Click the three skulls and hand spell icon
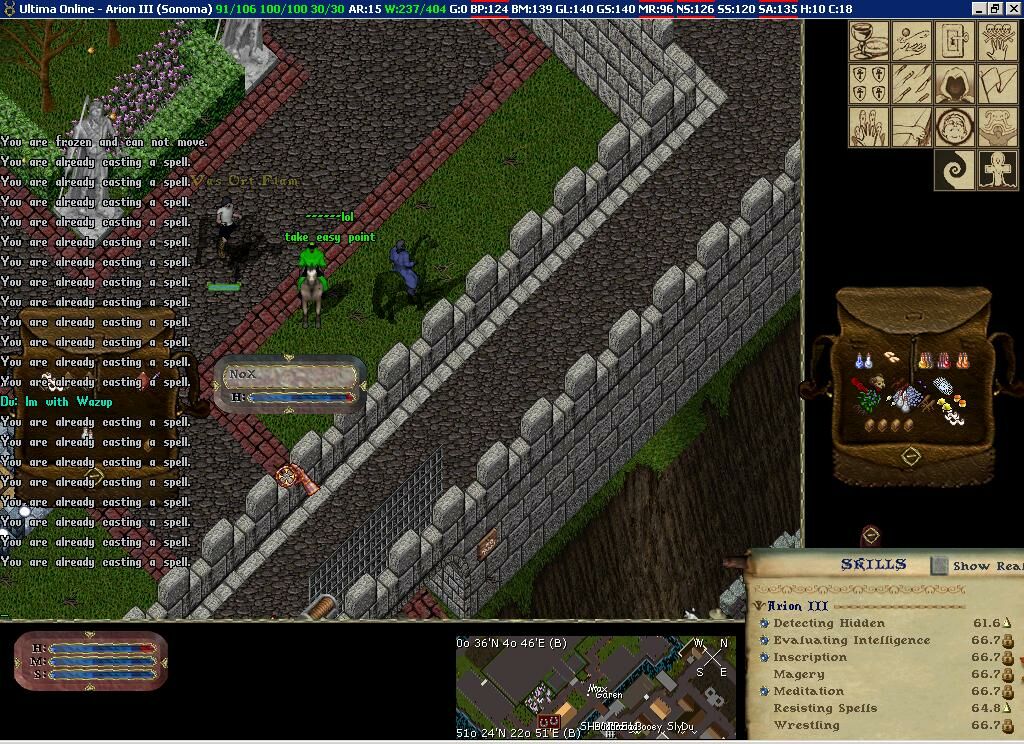This screenshot has height=744, width=1024. click(997, 42)
